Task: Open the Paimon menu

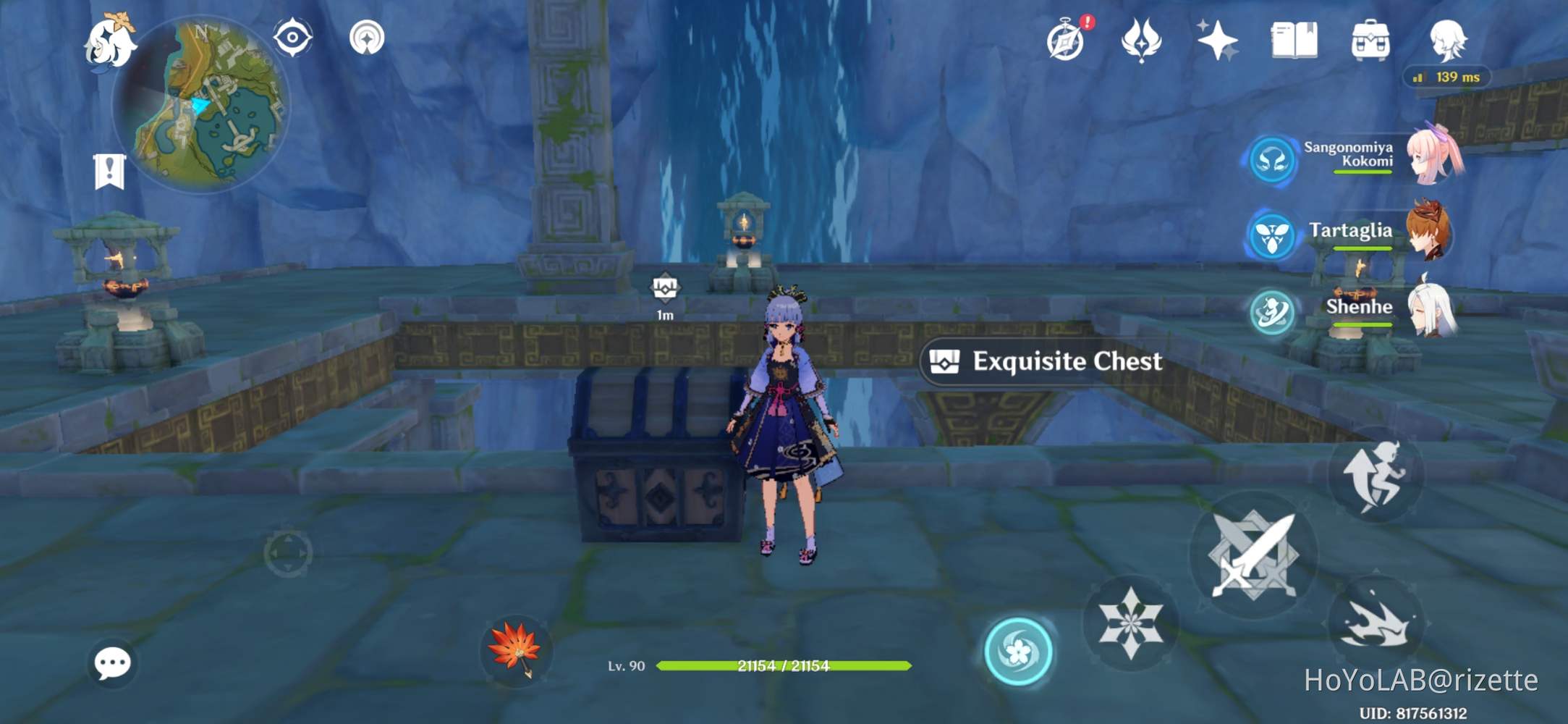Action: 112,43
